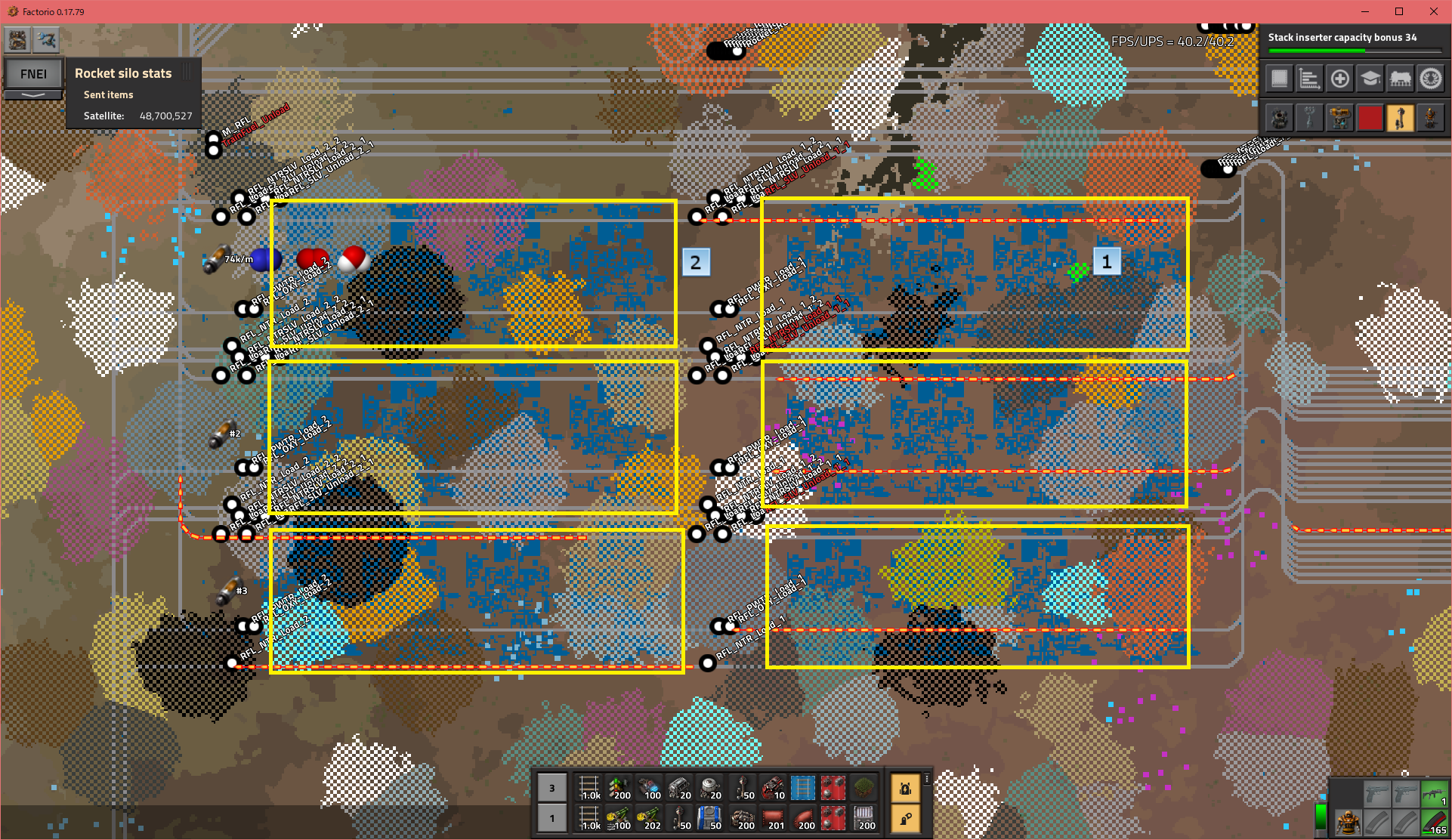This screenshot has width=1452, height=840.
Task: Select the map tag labeled 2
Action: coord(696,262)
